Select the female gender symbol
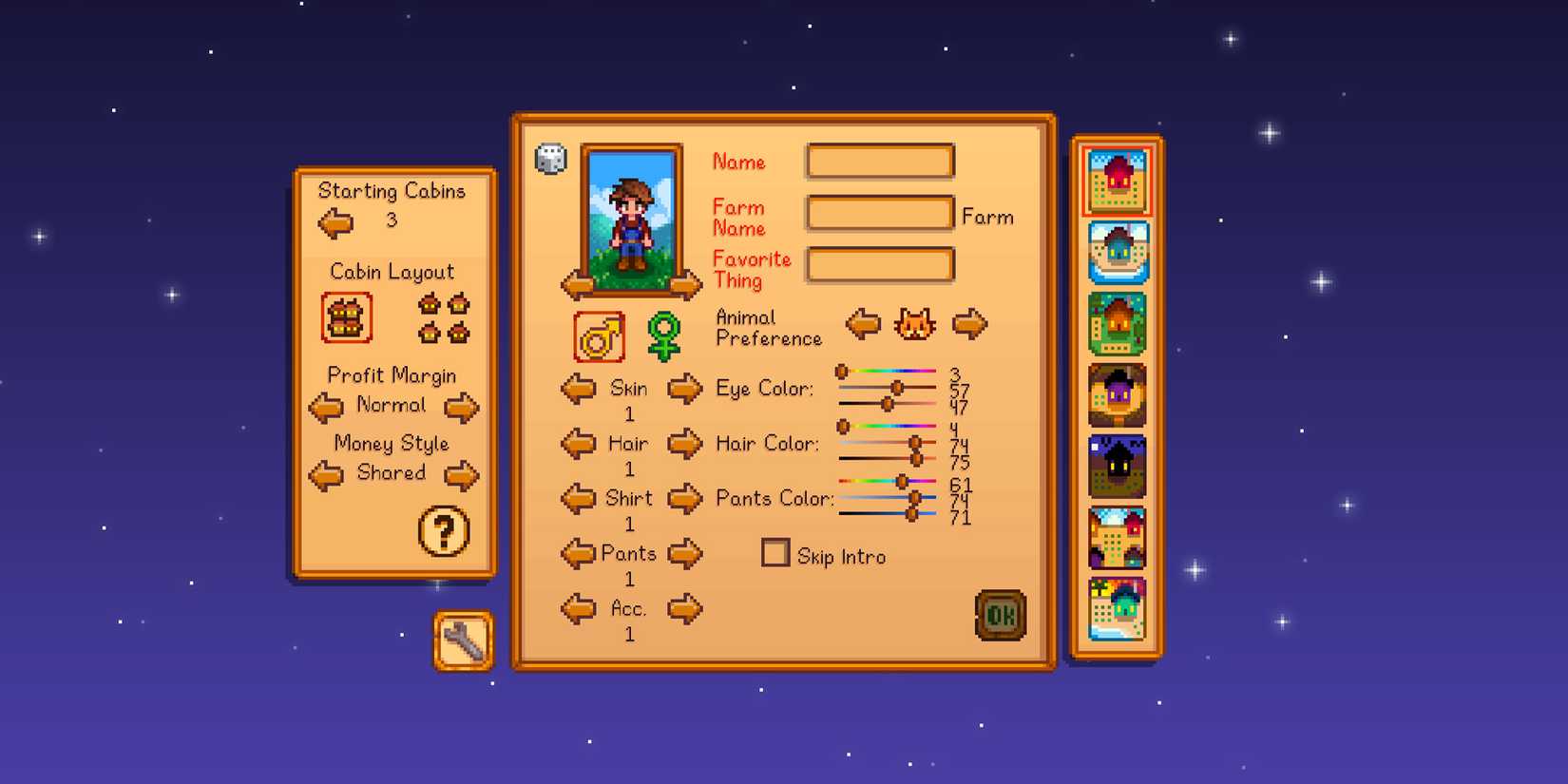 [663, 335]
